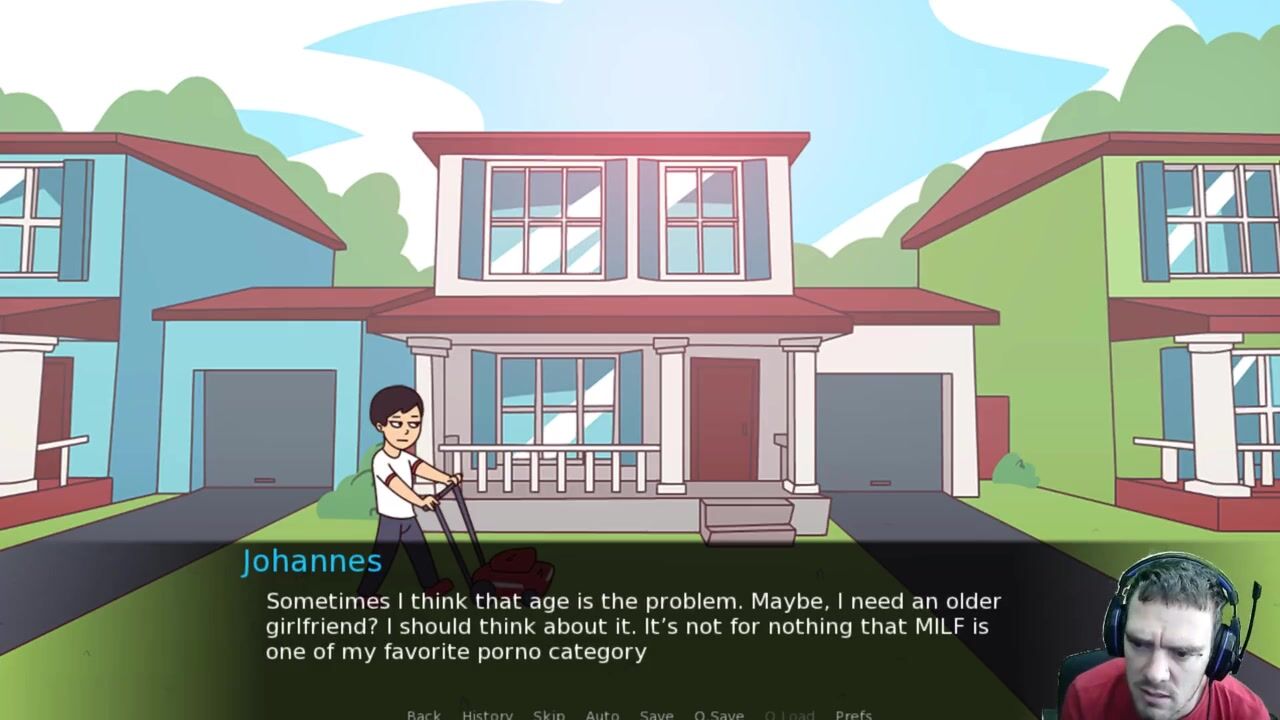Image resolution: width=1280 pixels, height=720 pixels.
Task: Click the dialogue text to continue
Action: tap(632, 626)
